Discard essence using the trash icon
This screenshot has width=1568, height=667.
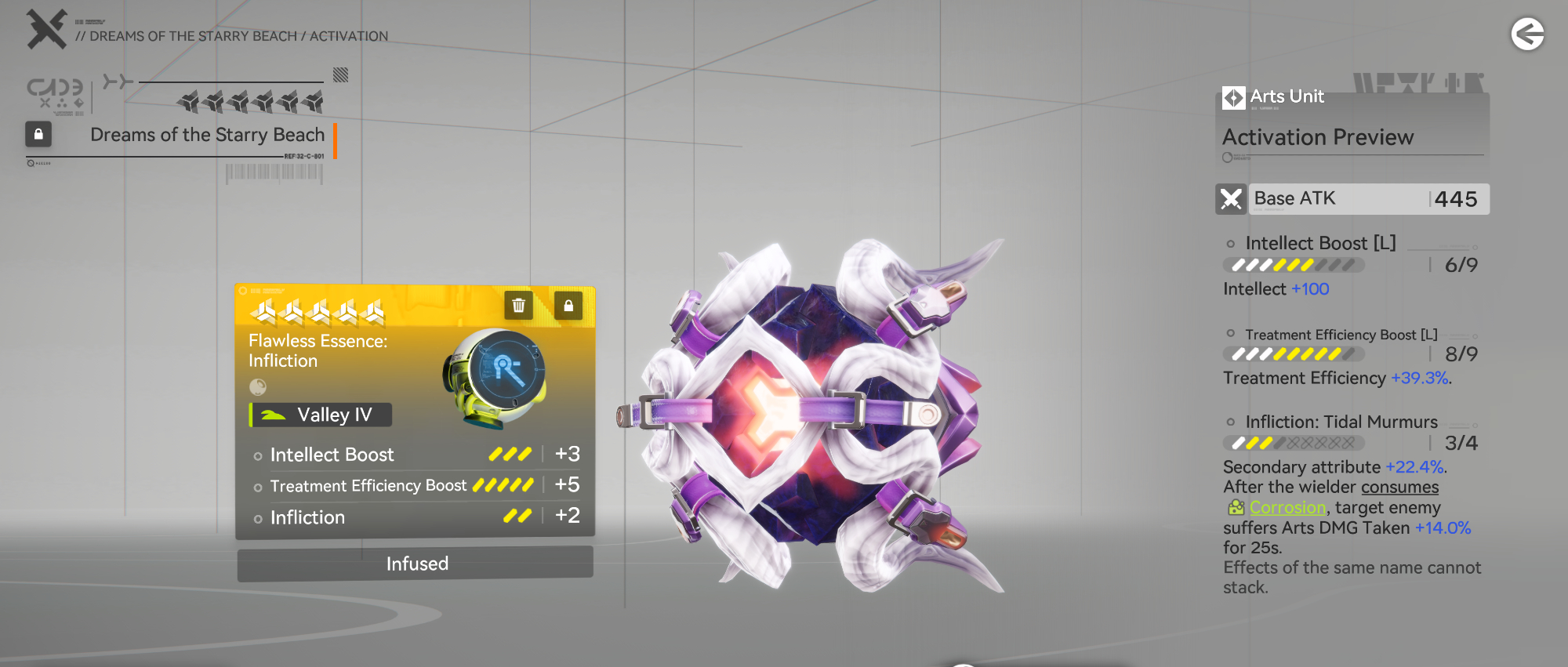coord(518,306)
